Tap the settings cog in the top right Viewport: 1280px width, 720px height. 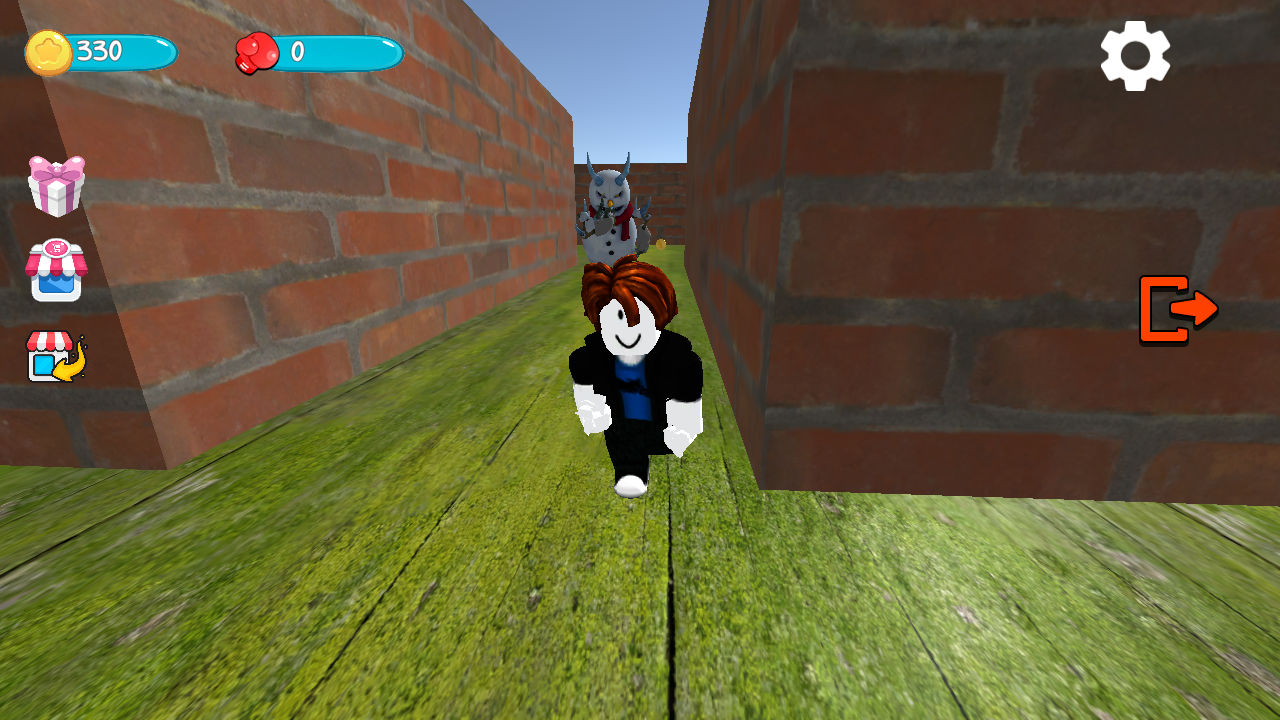pyautogui.click(x=1136, y=55)
